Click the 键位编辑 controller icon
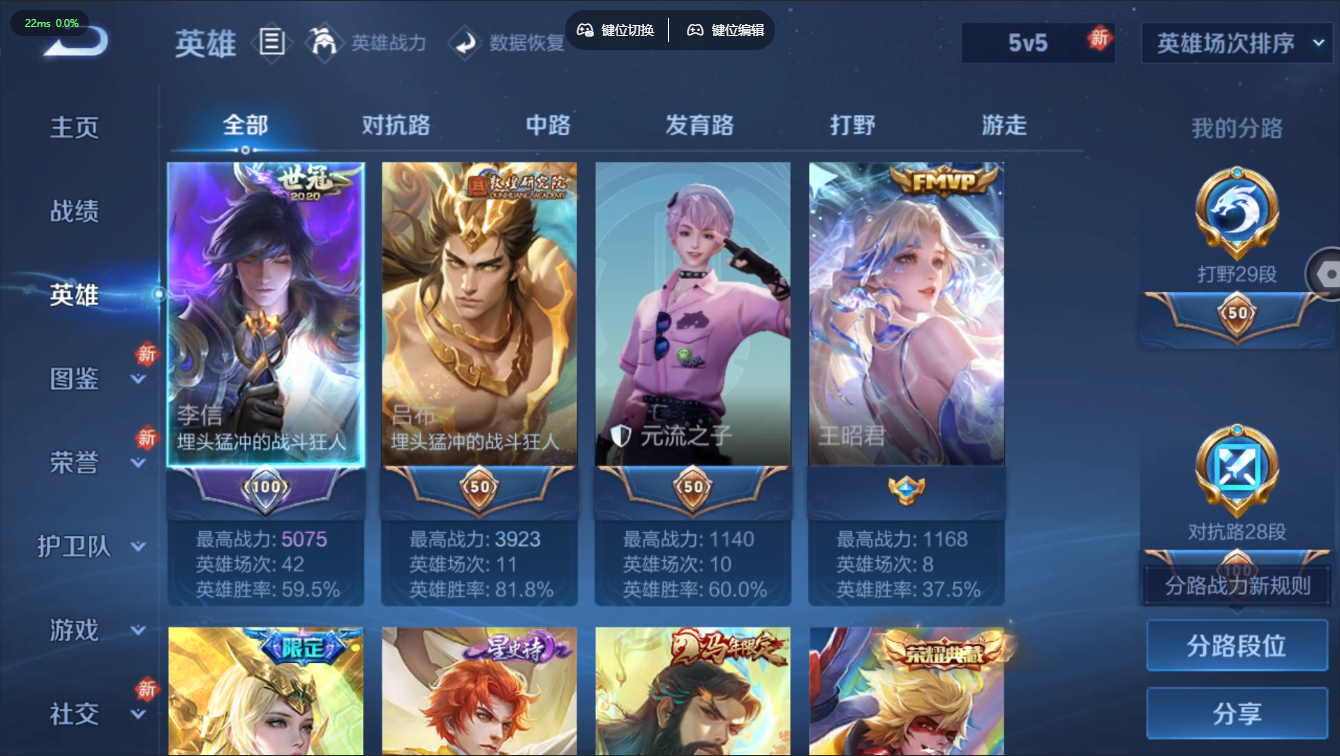Screen dimensions: 1340x756 coord(694,30)
